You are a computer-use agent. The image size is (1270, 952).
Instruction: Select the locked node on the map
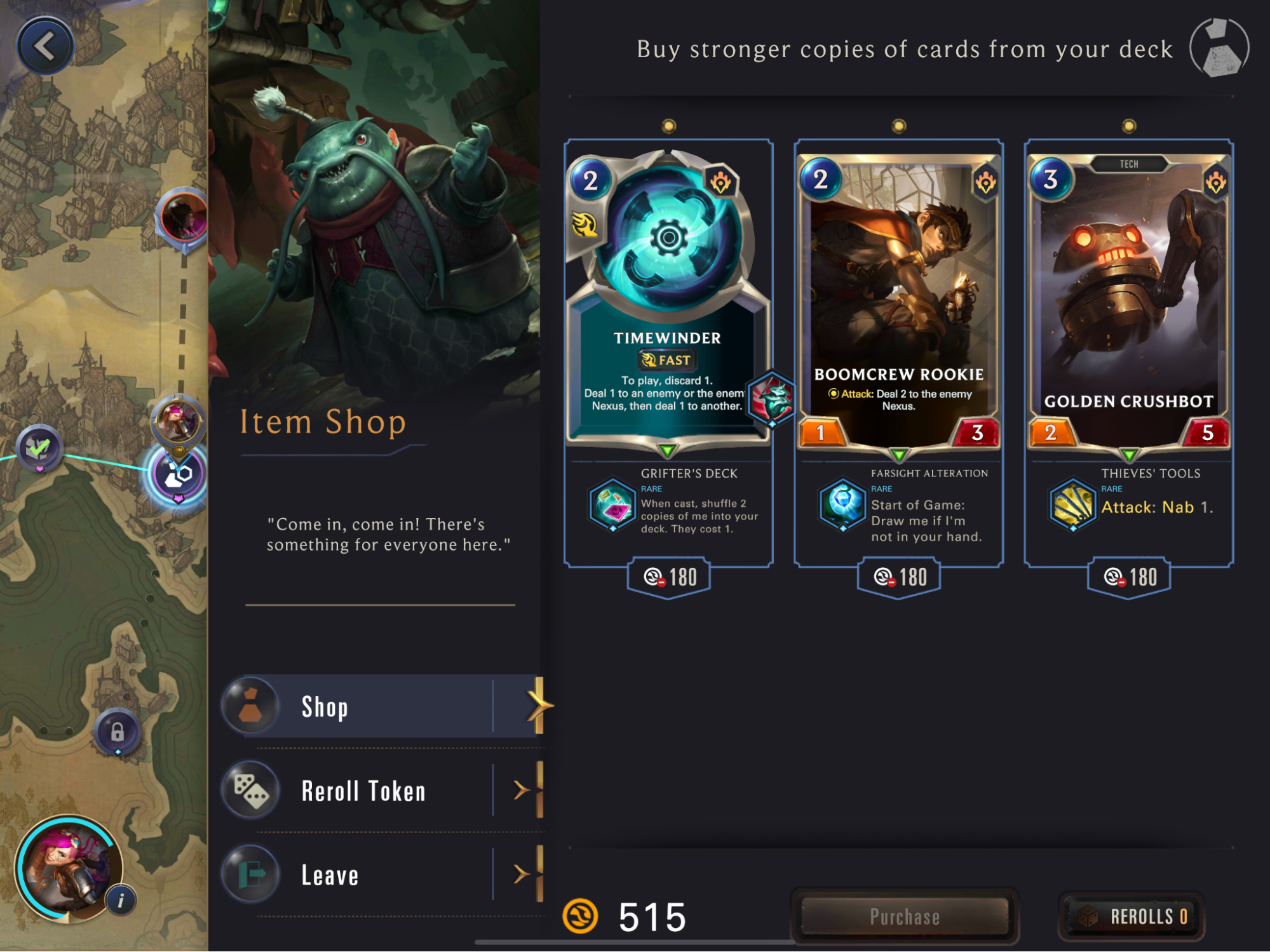pyautogui.click(x=118, y=732)
